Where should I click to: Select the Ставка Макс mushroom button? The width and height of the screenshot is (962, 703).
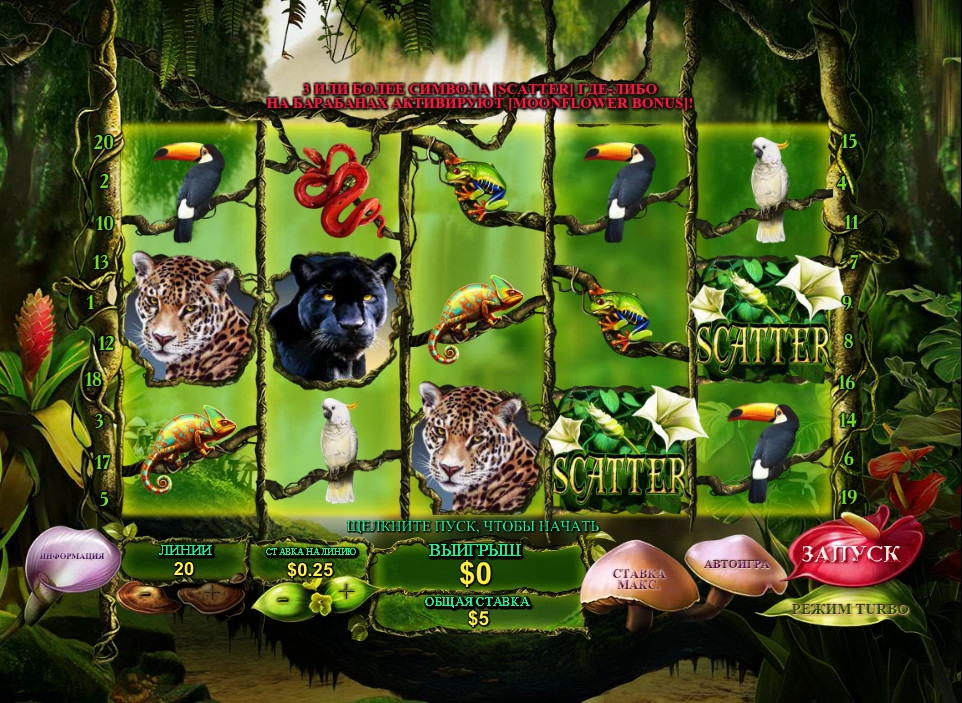[639, 581]
